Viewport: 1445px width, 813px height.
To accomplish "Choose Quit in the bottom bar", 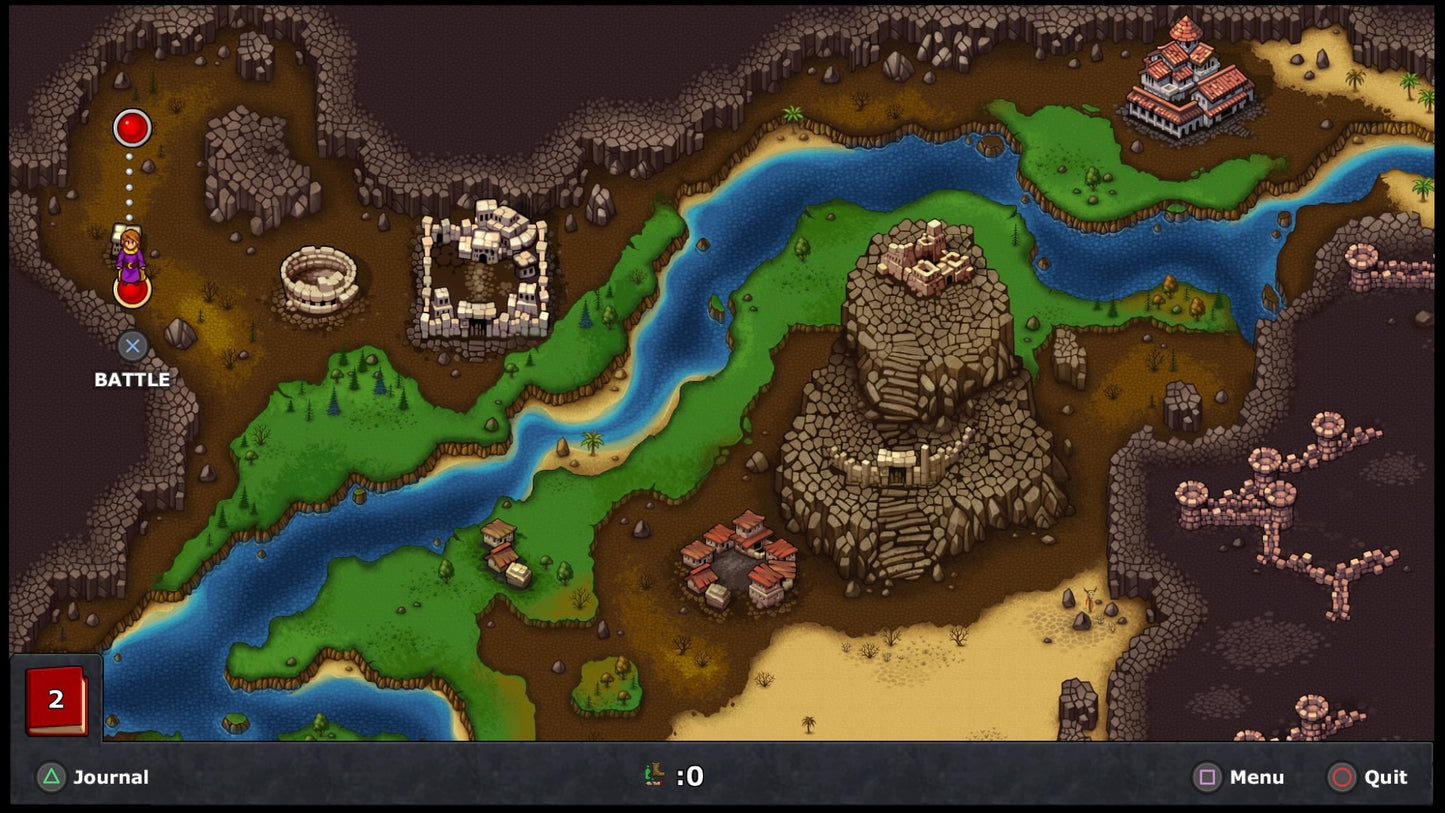I will point(1367,777).
